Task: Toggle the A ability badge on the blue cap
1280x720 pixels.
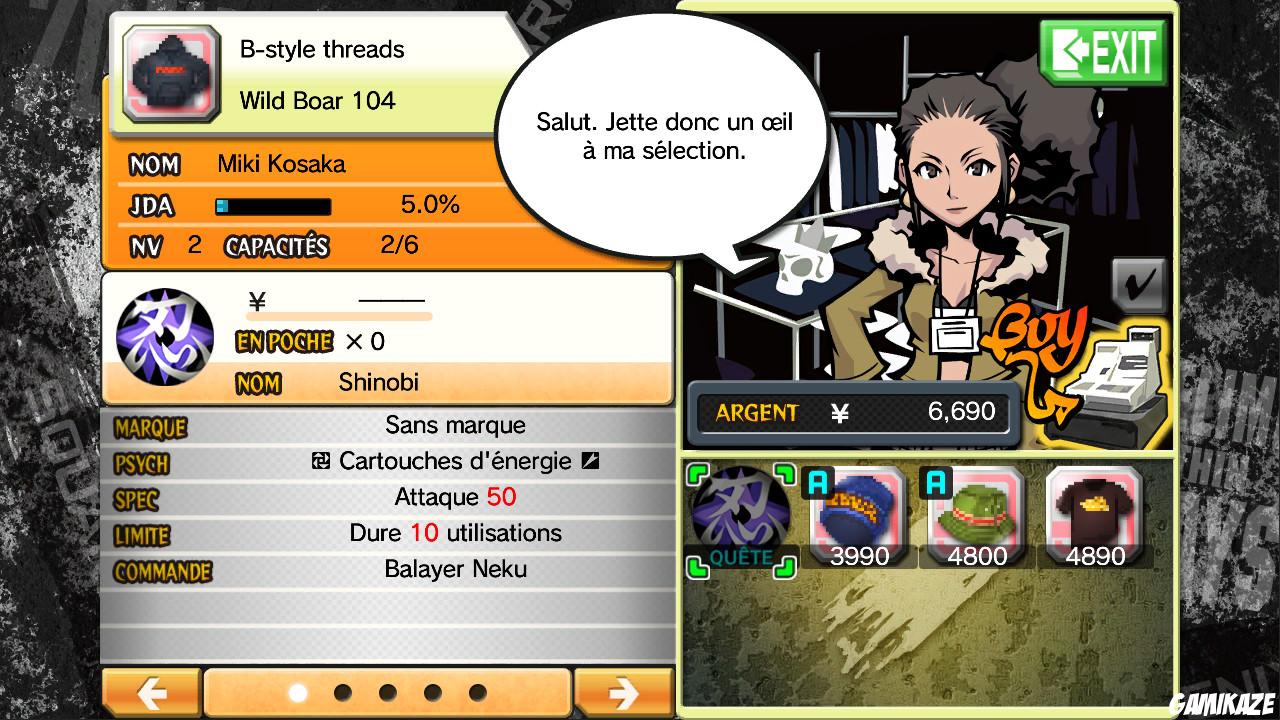Action: [x=818, y=480]
